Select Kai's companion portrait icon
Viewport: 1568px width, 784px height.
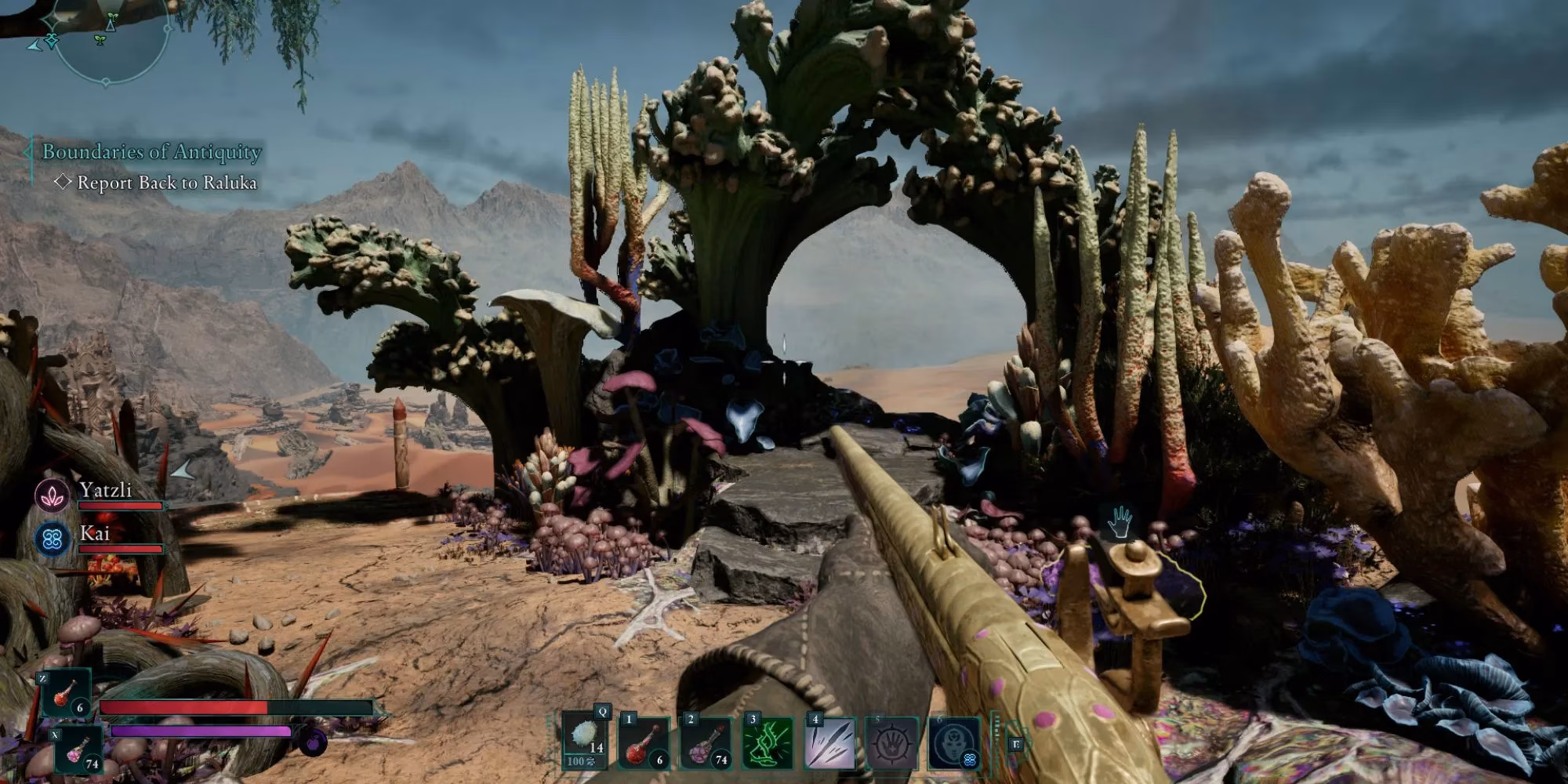(53, 539)
